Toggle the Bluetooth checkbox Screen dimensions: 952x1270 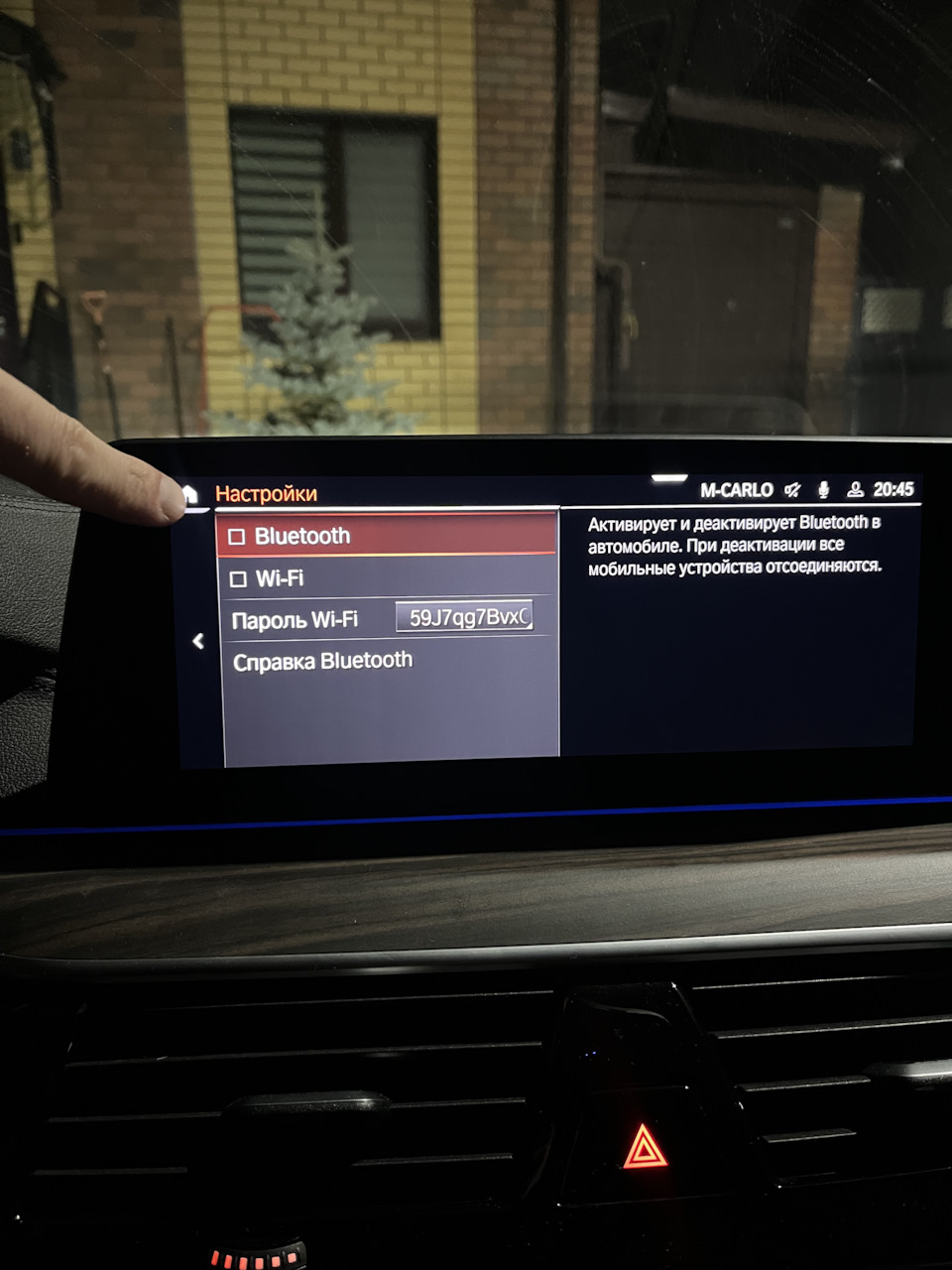tap(237, 537)
